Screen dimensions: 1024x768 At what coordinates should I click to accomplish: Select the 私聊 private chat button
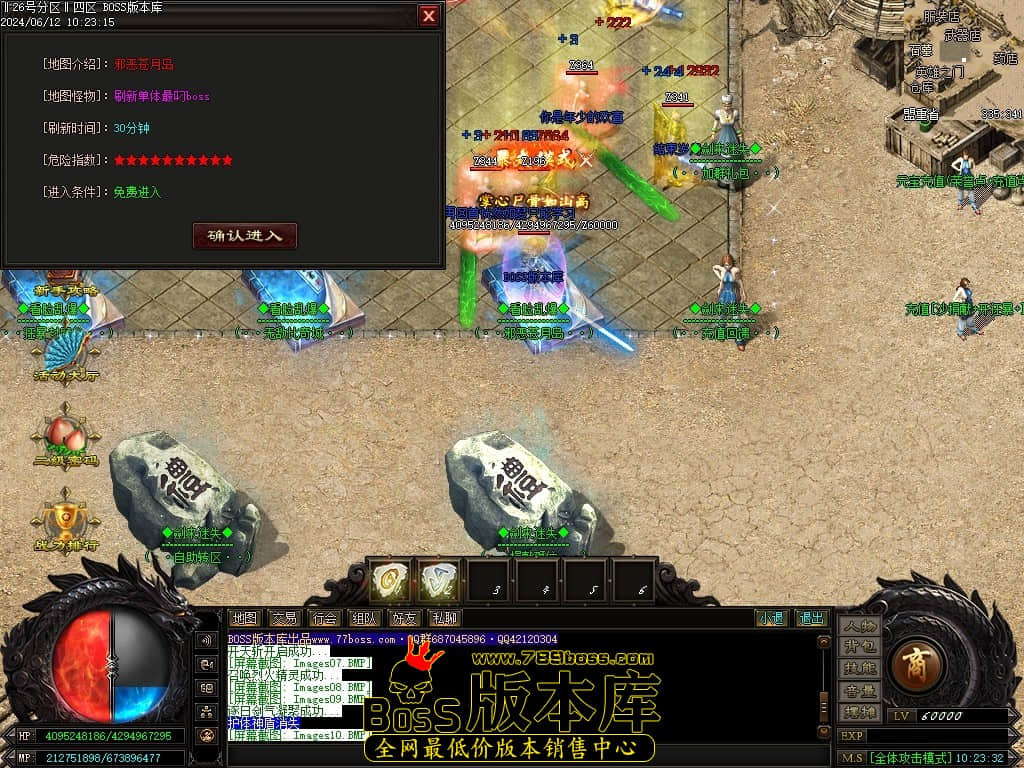click(444, 618)
